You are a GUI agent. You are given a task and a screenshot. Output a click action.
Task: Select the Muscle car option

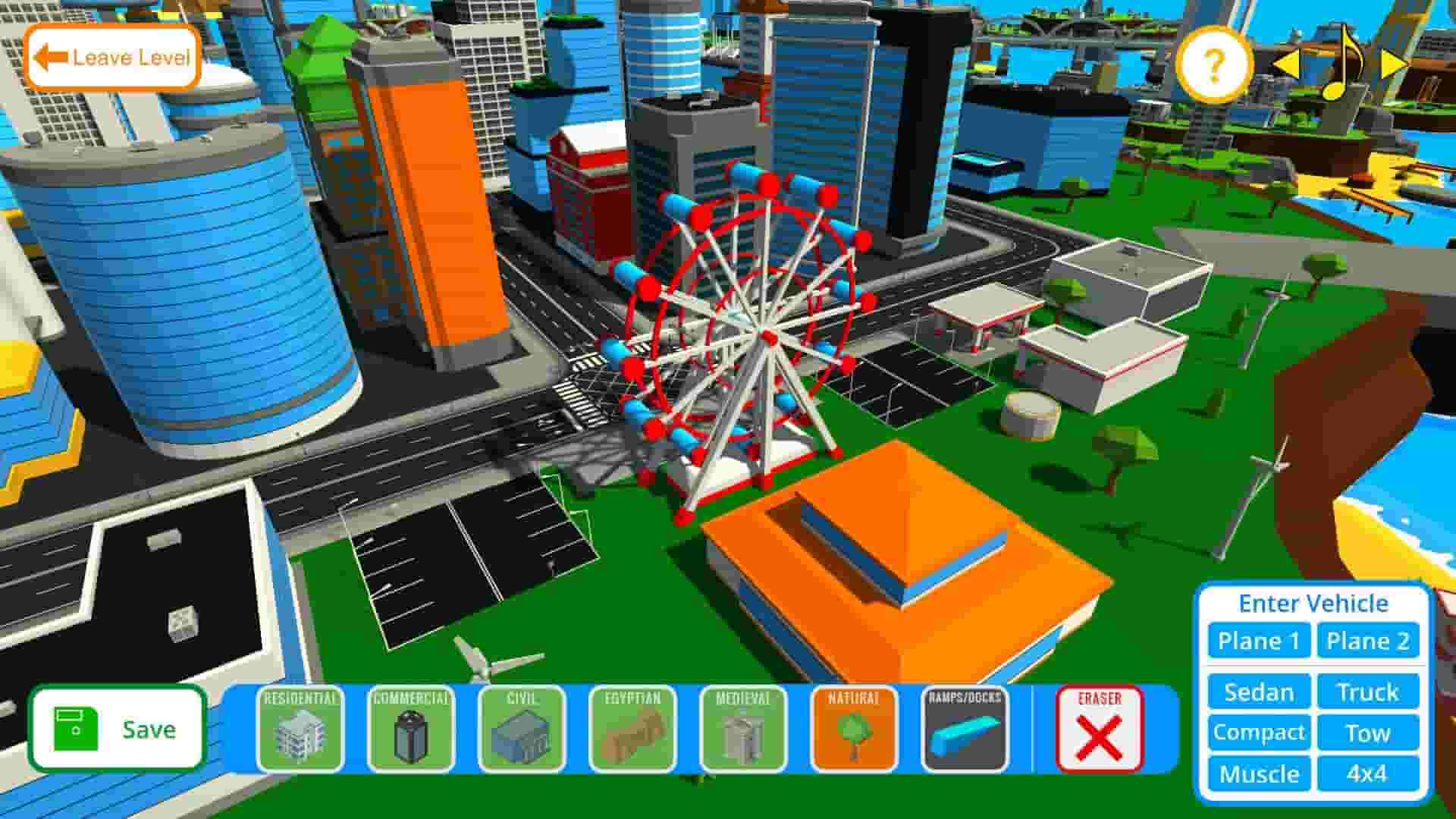1258,774
